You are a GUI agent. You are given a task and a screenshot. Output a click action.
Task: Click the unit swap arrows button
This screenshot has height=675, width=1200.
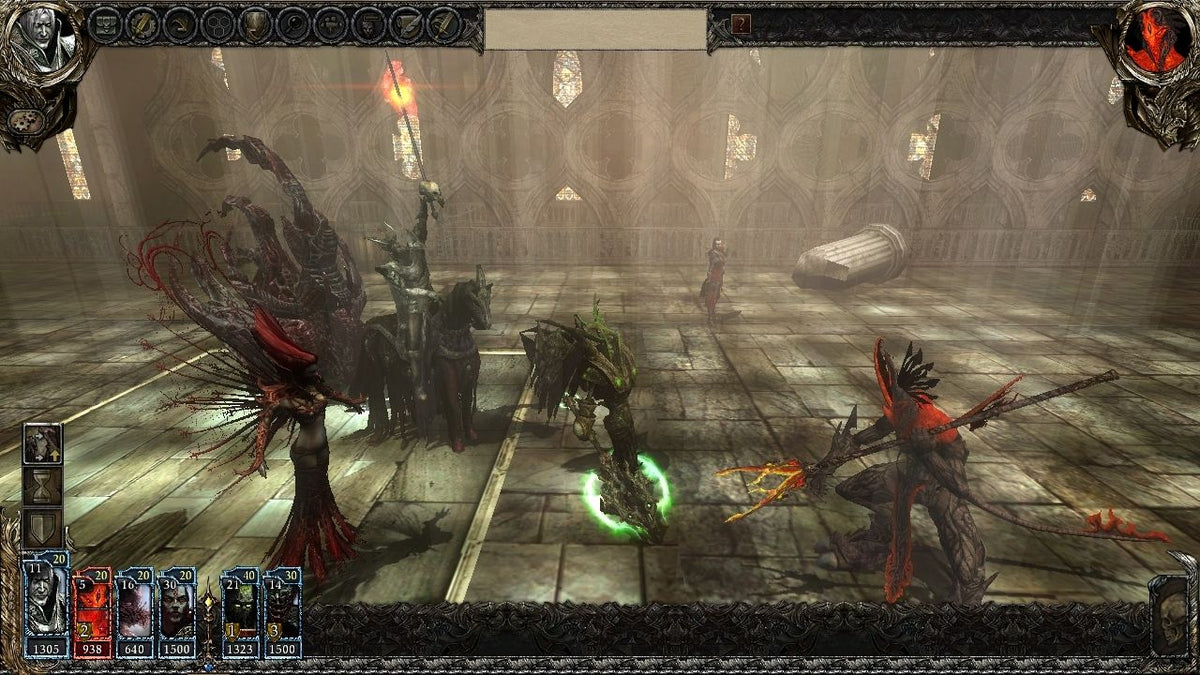click(x=43, y=444)
